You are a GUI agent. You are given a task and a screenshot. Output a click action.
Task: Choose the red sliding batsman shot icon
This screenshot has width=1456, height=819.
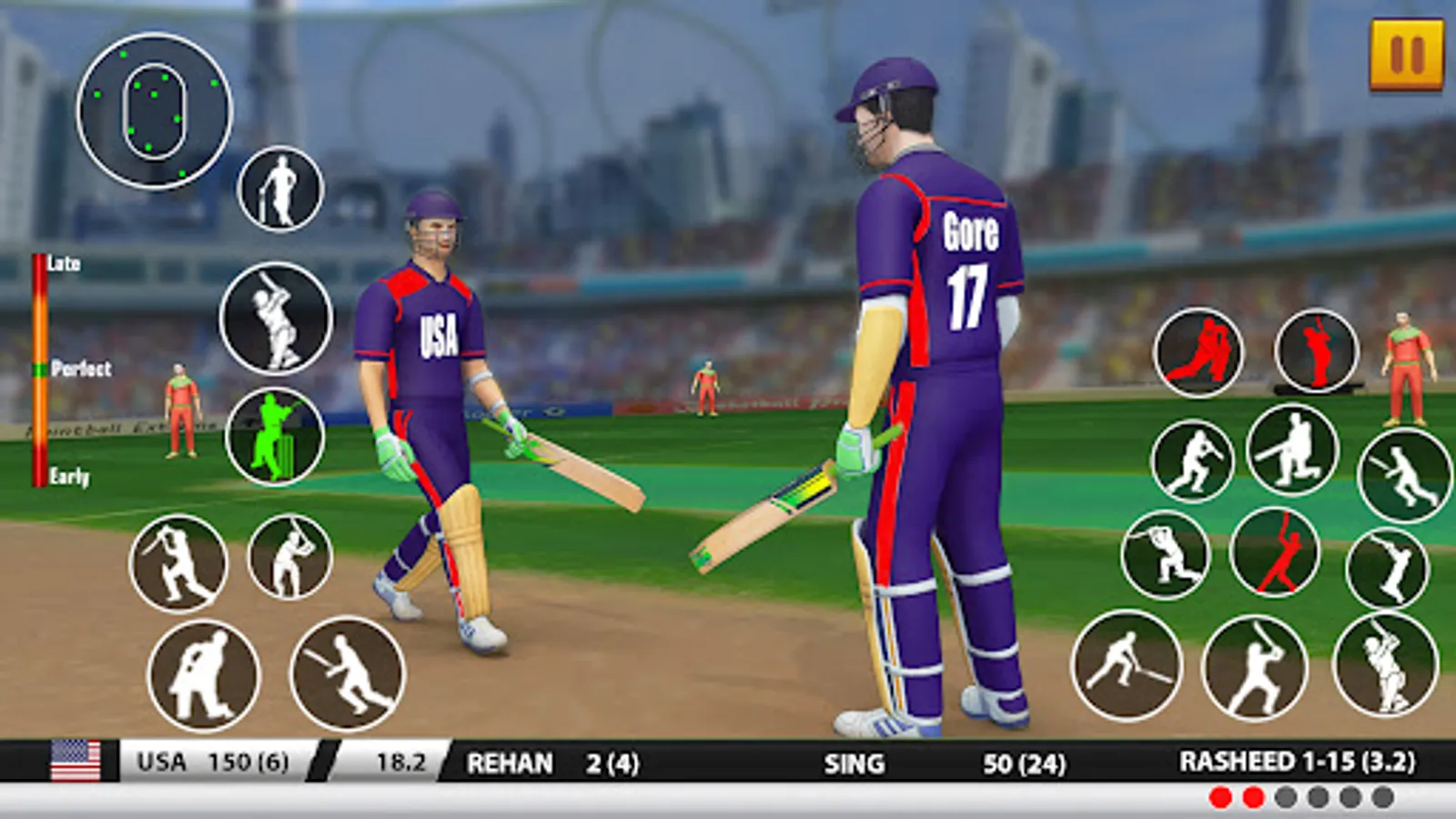pyautogui.click(x=1198, y=352)
